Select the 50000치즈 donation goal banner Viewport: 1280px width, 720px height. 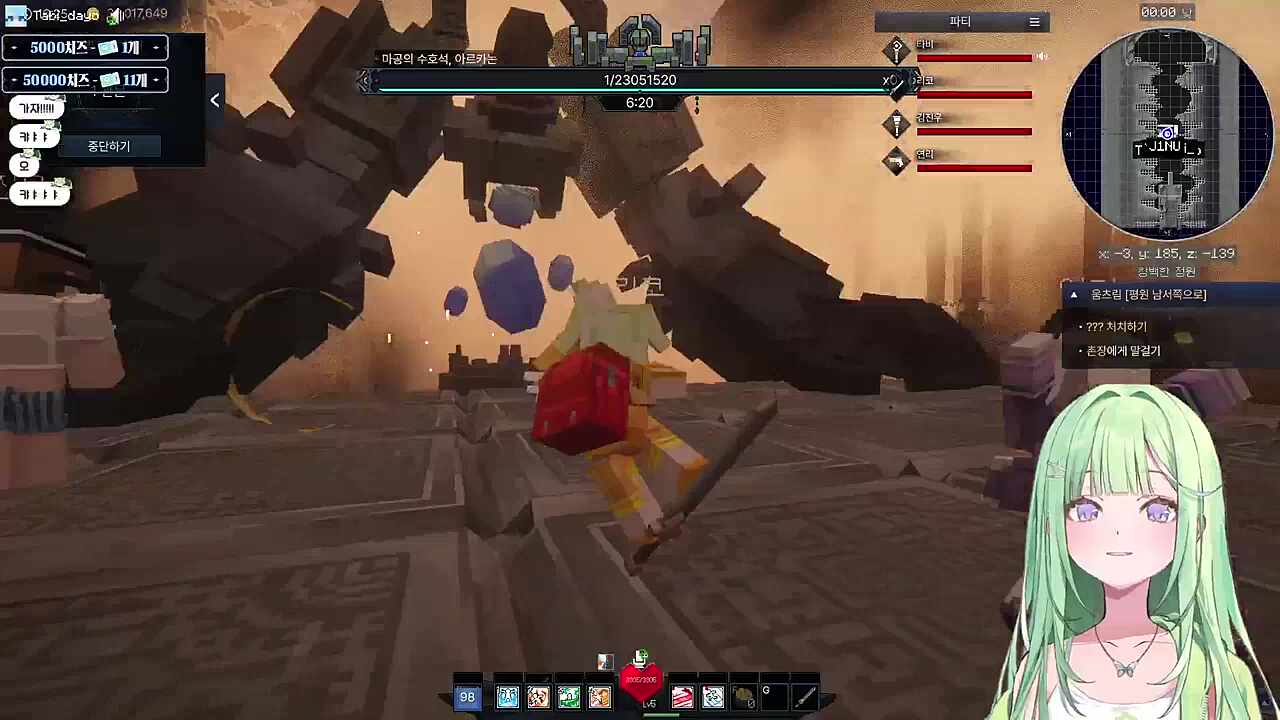pyautogui.click(x=85, y=80)
